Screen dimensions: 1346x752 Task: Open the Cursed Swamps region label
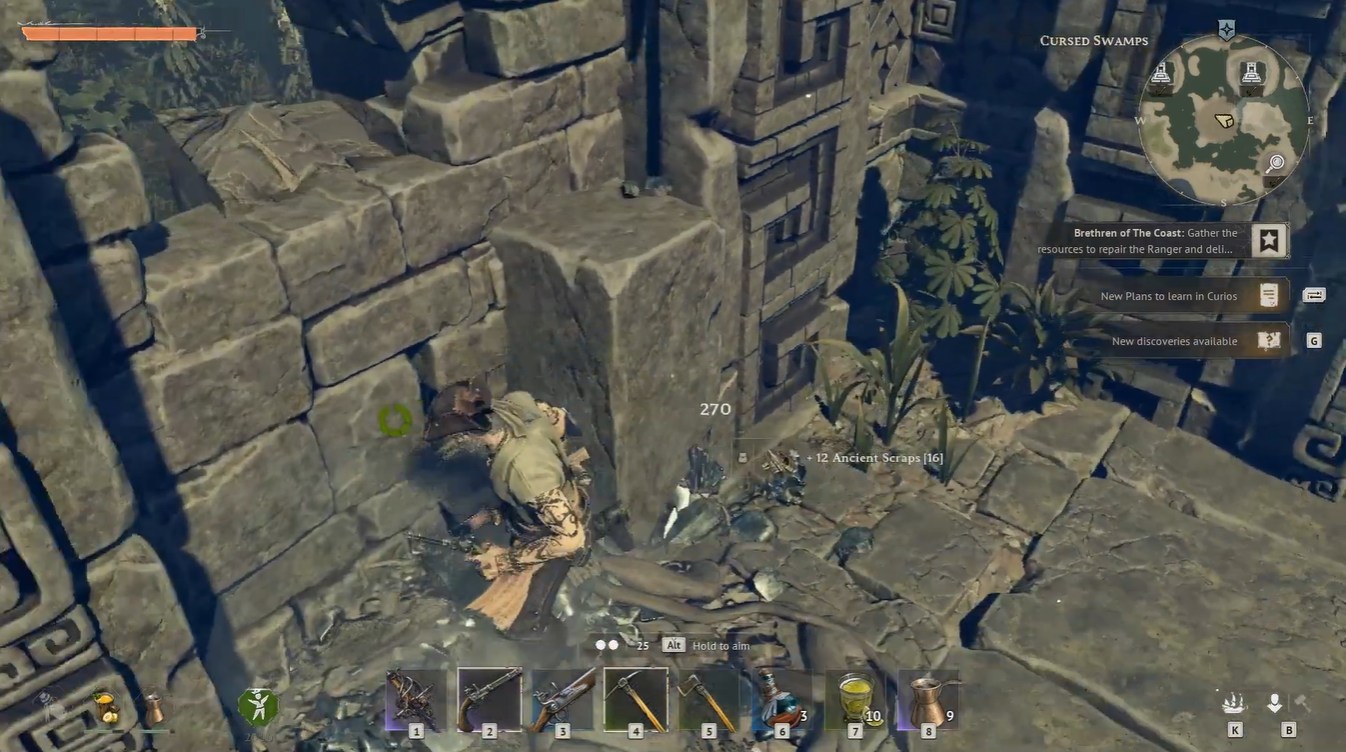tap(1092, 40)
